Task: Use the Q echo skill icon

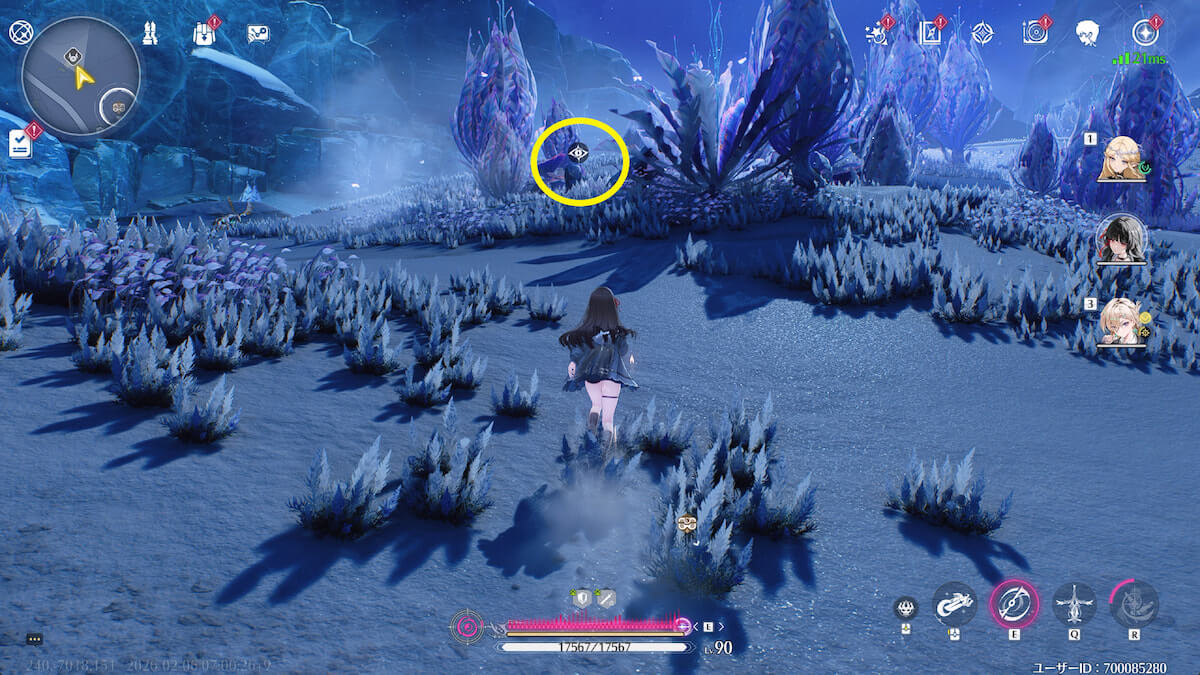Action: (x=1074, y=605)
